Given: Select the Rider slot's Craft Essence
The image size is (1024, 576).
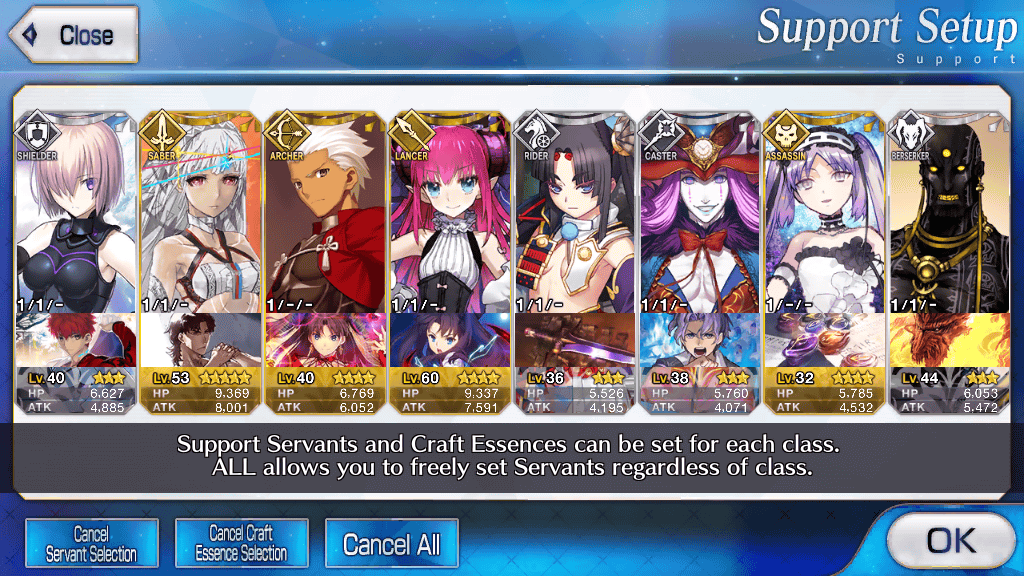Looking at the screenshot, I should [x=574, y=341].
